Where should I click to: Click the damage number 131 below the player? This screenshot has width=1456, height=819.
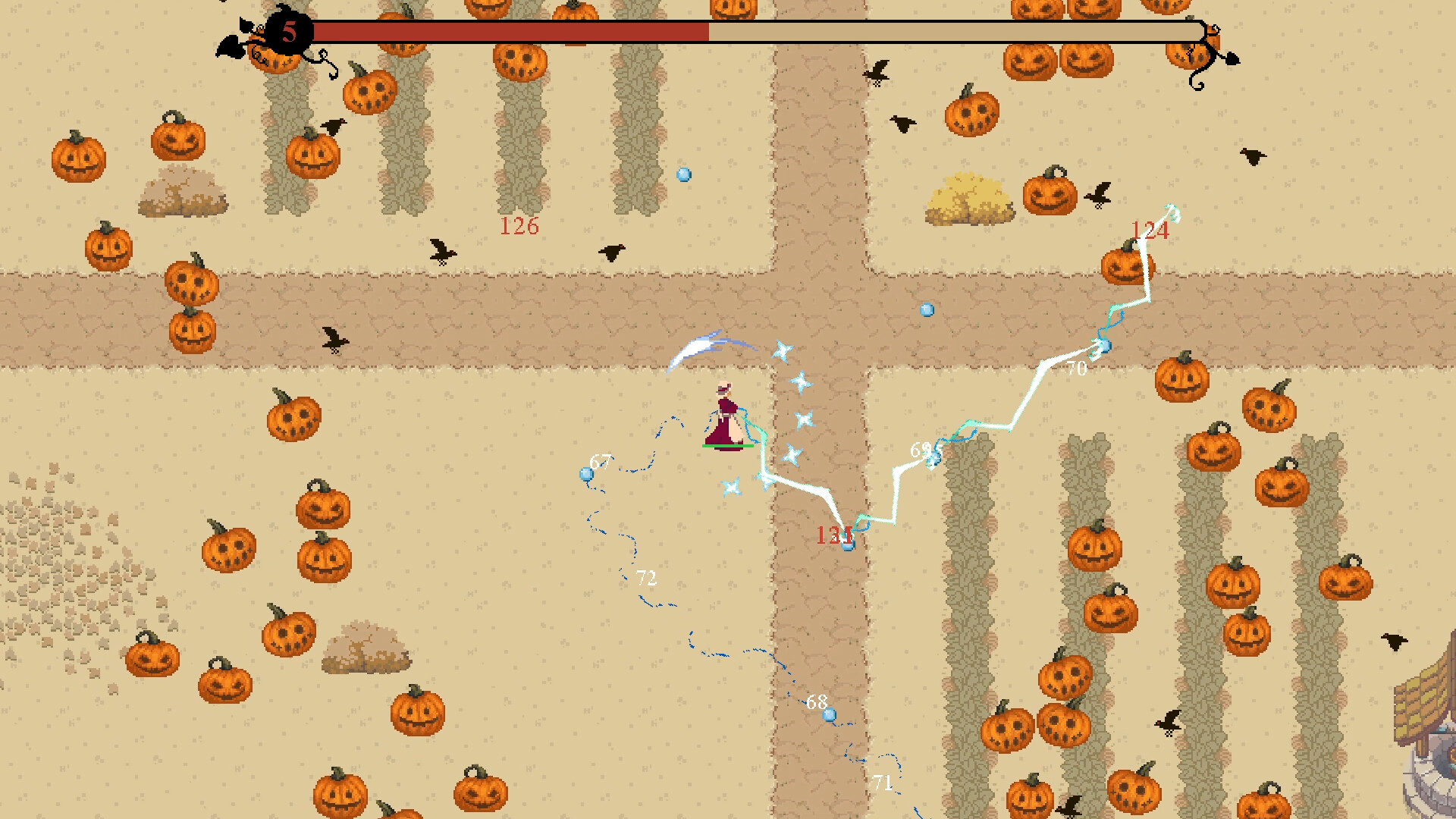tap(834, 535)
